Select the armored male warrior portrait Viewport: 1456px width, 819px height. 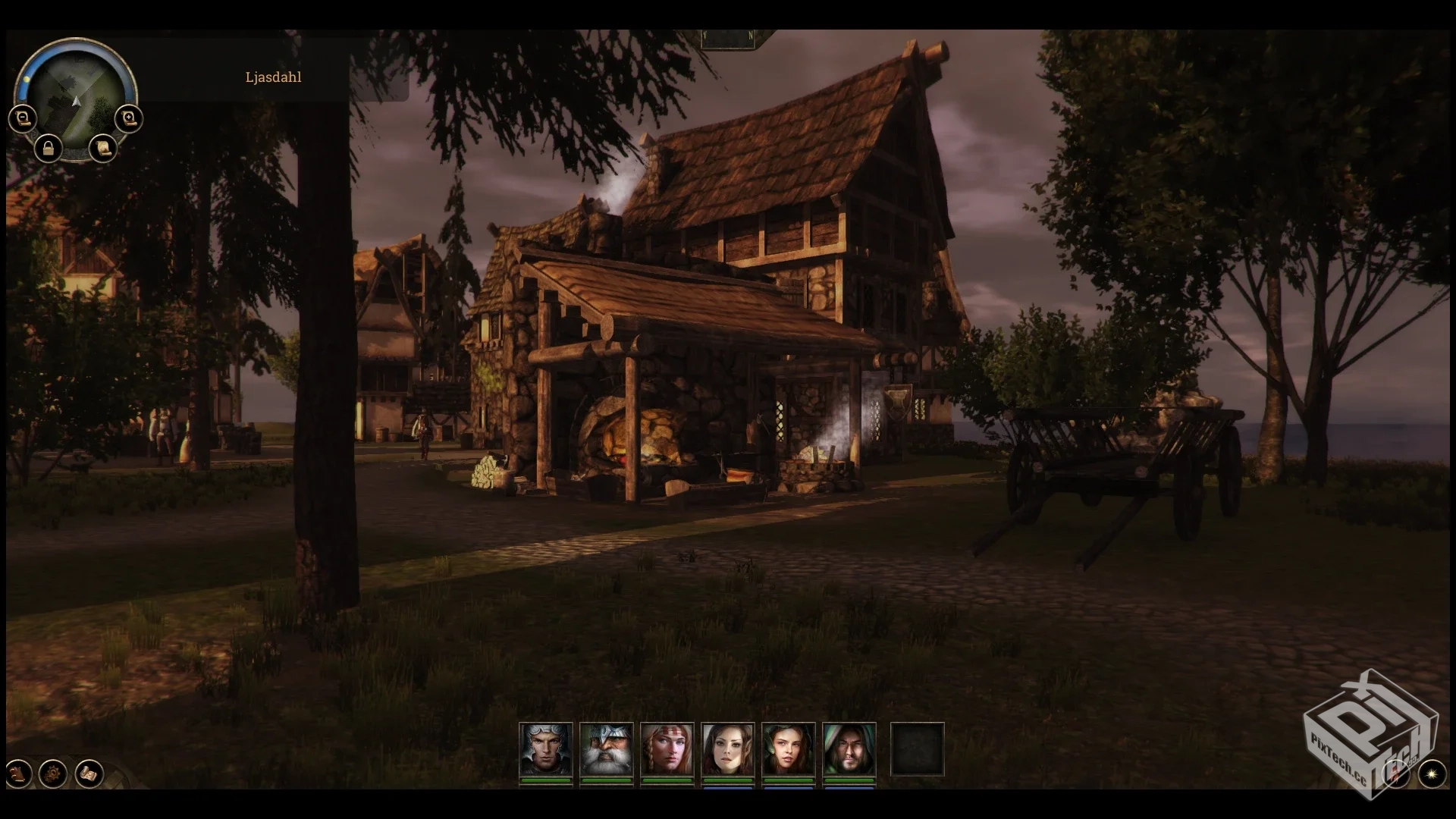tap(545, 749)
